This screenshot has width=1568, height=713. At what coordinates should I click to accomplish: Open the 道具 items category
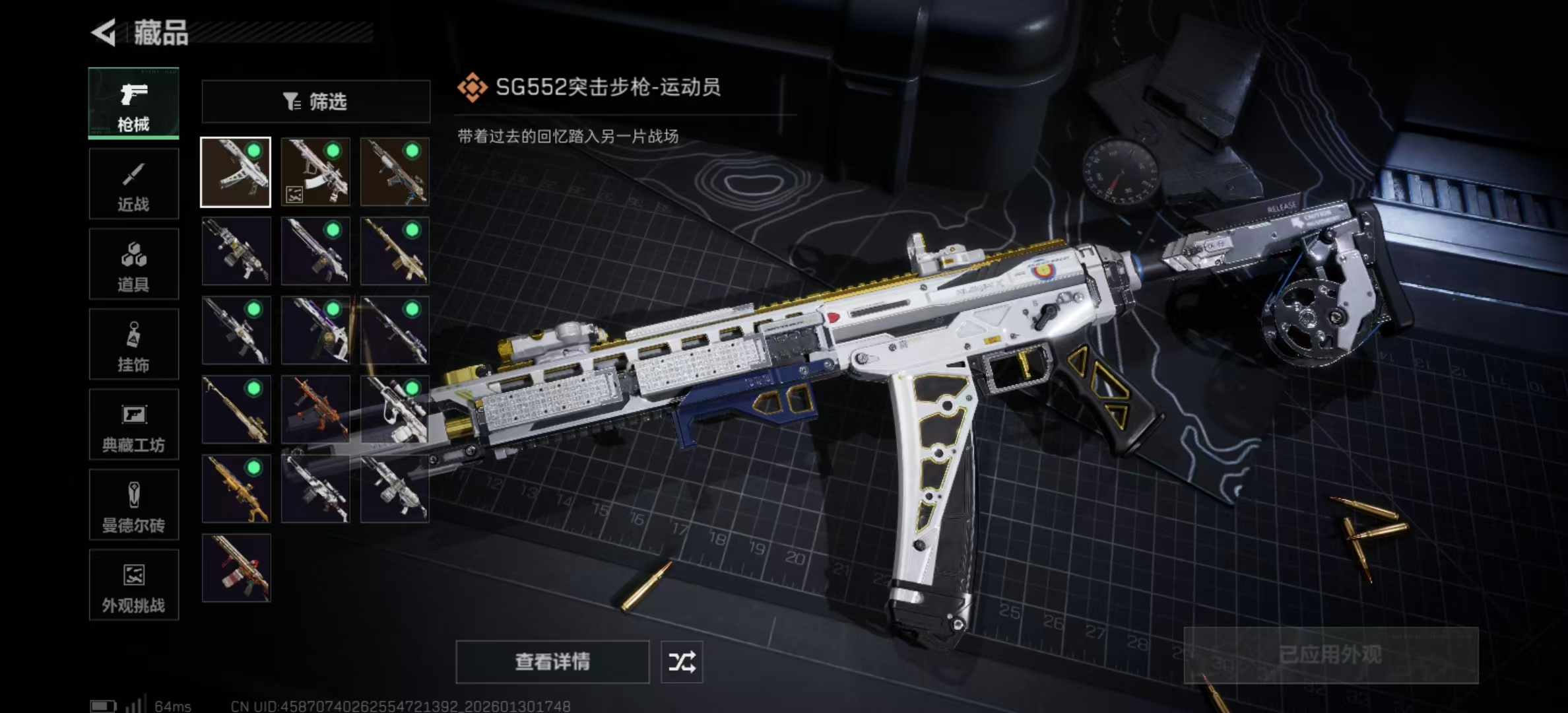click(133, 263)
